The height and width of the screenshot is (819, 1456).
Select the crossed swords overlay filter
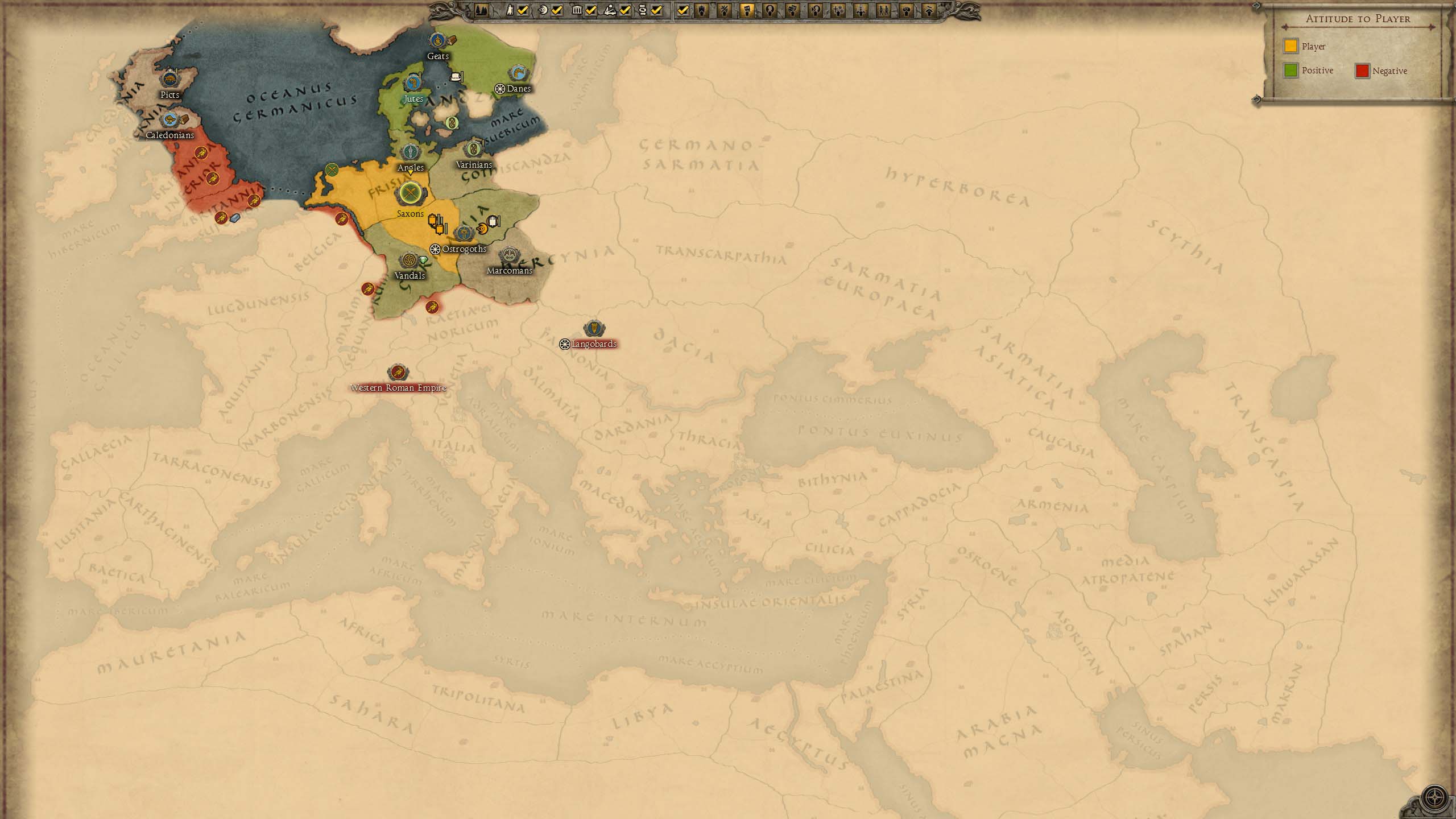724,10
